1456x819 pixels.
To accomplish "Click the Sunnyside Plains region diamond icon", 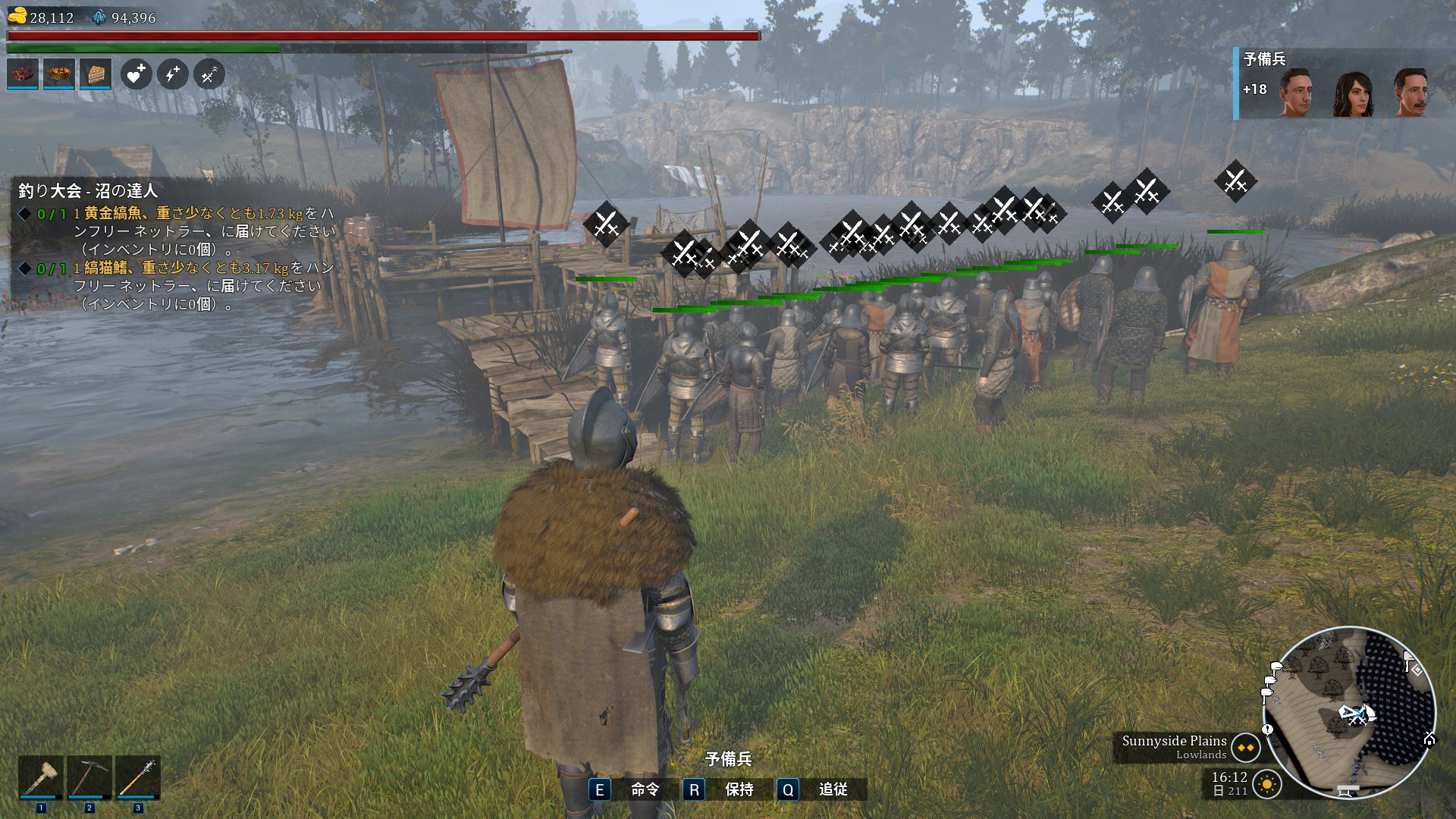I will pyautogui.click(x=1246, y=748).
